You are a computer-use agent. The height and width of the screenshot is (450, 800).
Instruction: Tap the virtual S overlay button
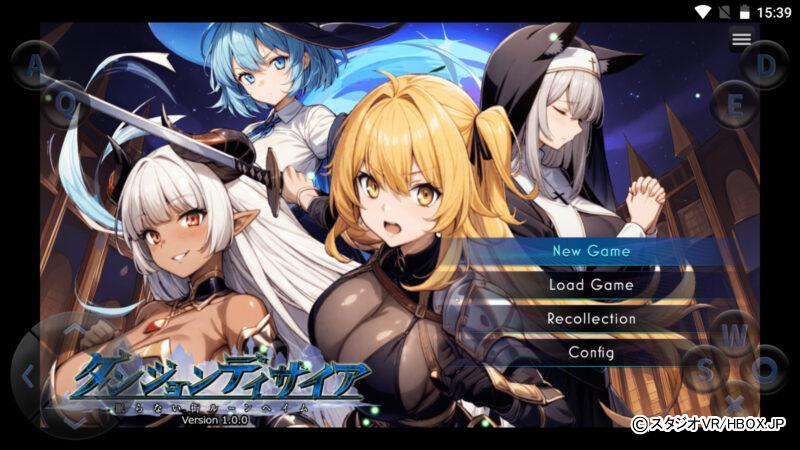coord(705,369)
